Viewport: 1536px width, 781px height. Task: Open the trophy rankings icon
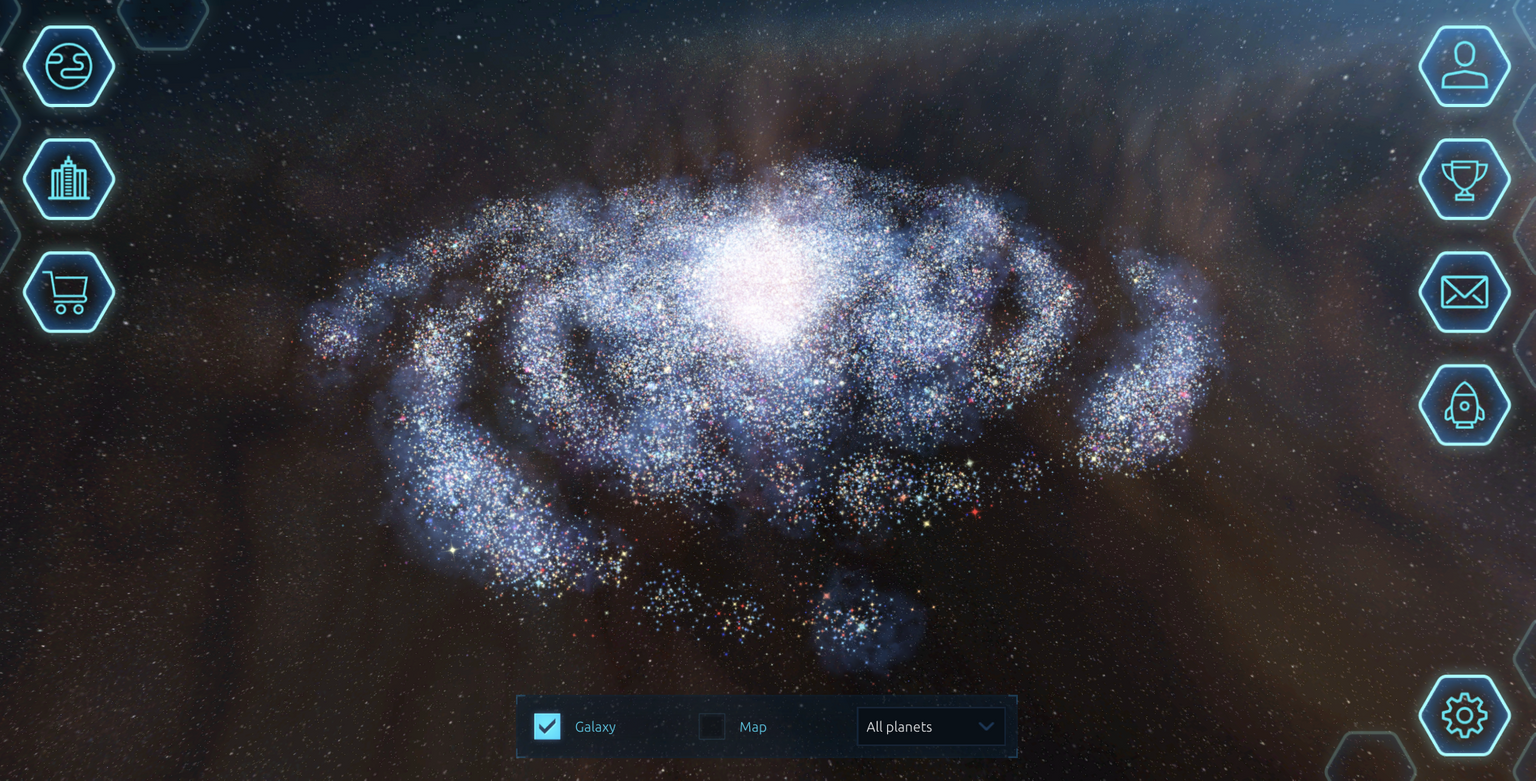click(x=1464, y=180)
